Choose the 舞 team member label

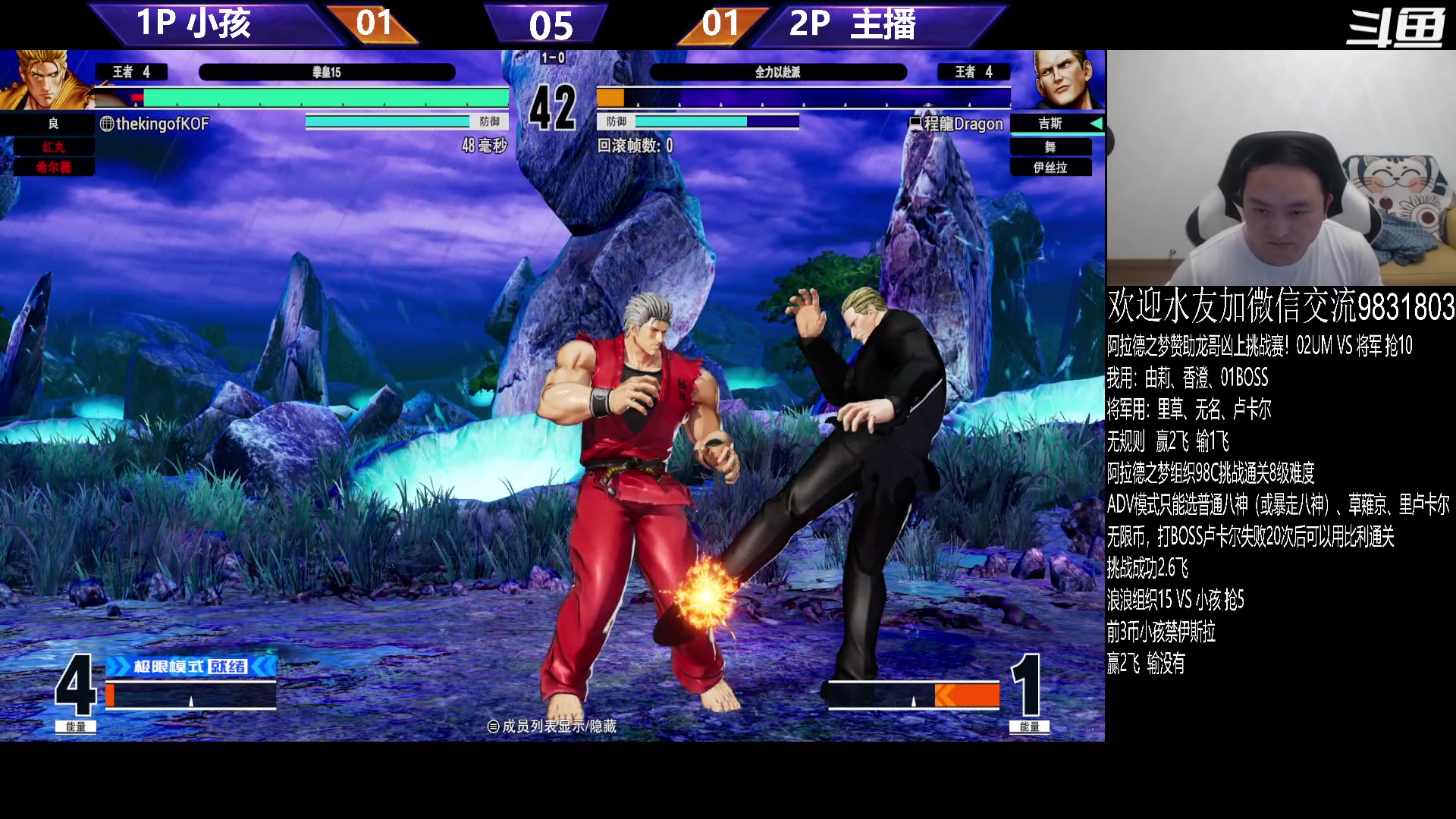tap(1050, 146)
